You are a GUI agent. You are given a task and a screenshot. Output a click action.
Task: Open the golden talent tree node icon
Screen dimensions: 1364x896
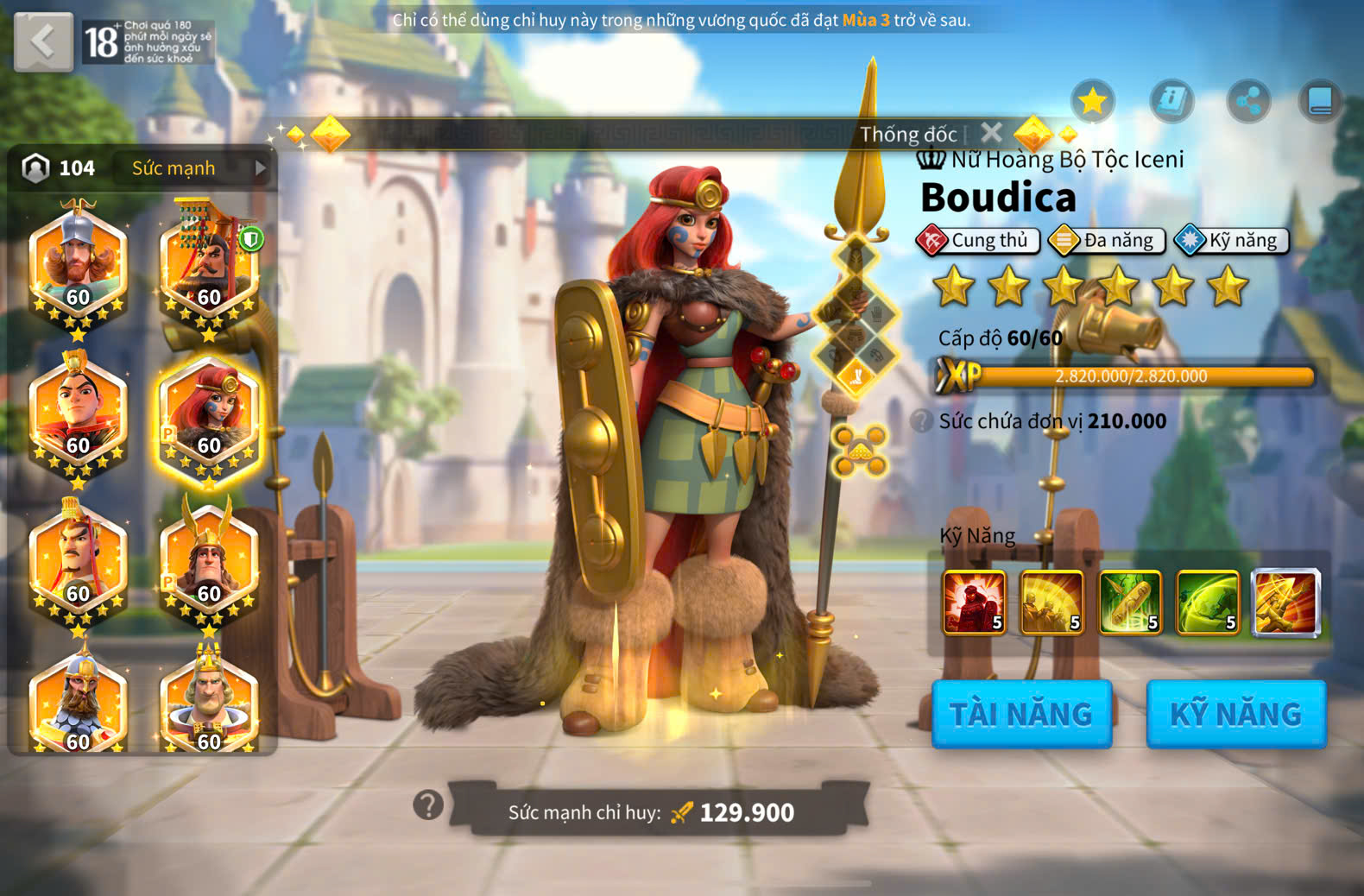coord(861,450)
